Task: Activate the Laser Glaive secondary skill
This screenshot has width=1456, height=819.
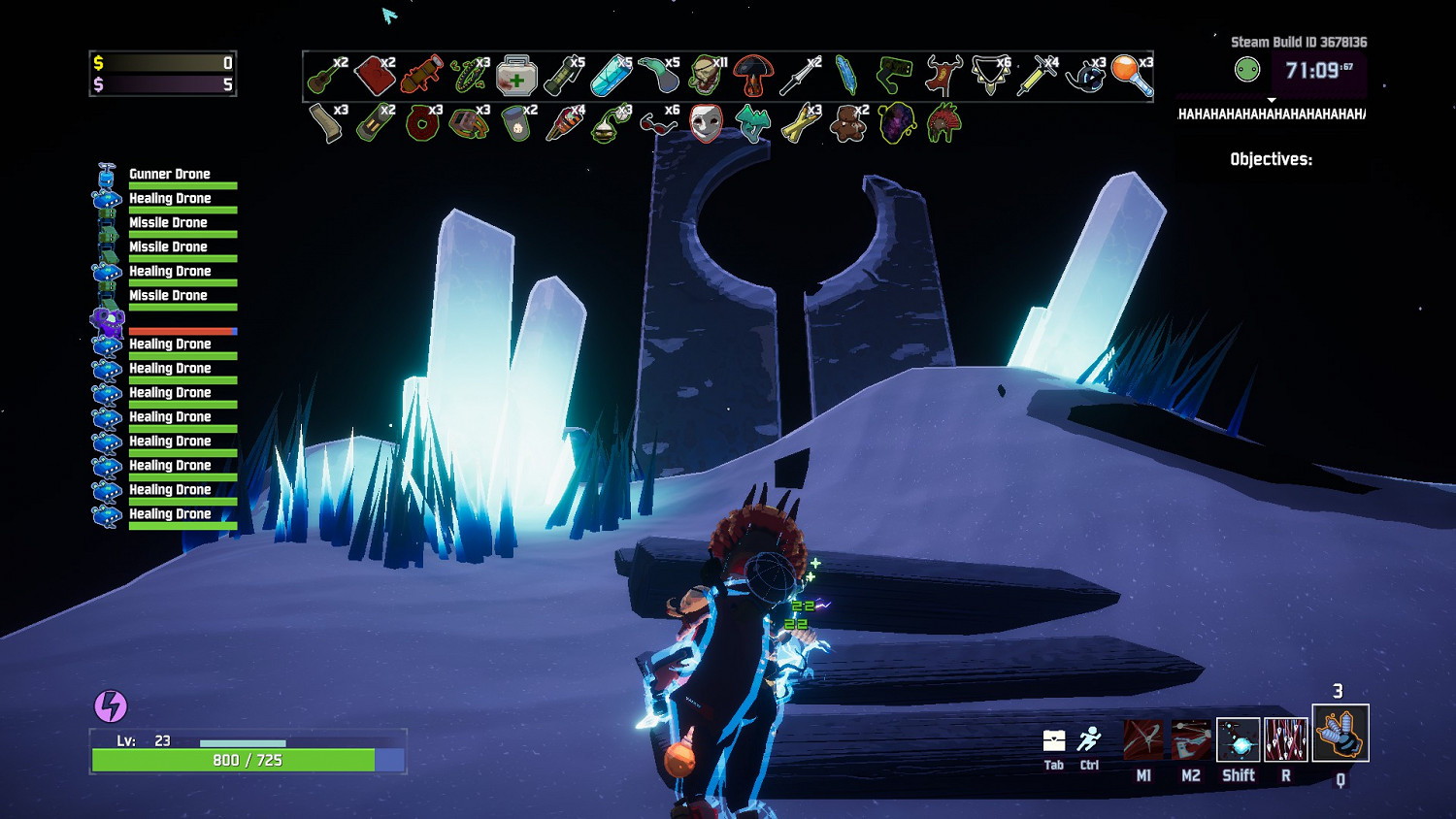Action: [x=1191, y=739]
